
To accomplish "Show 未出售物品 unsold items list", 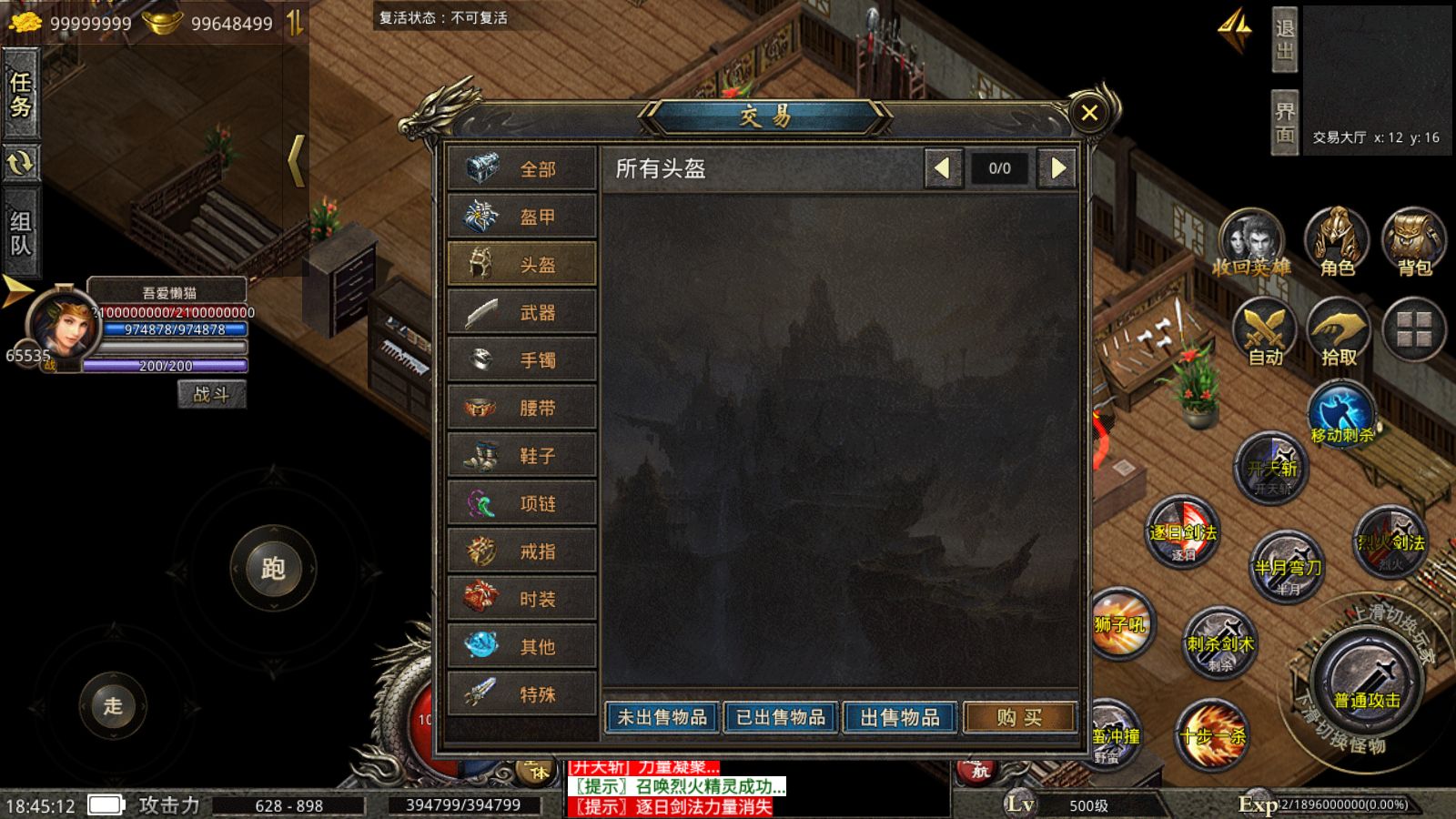I will pos(662,718).
